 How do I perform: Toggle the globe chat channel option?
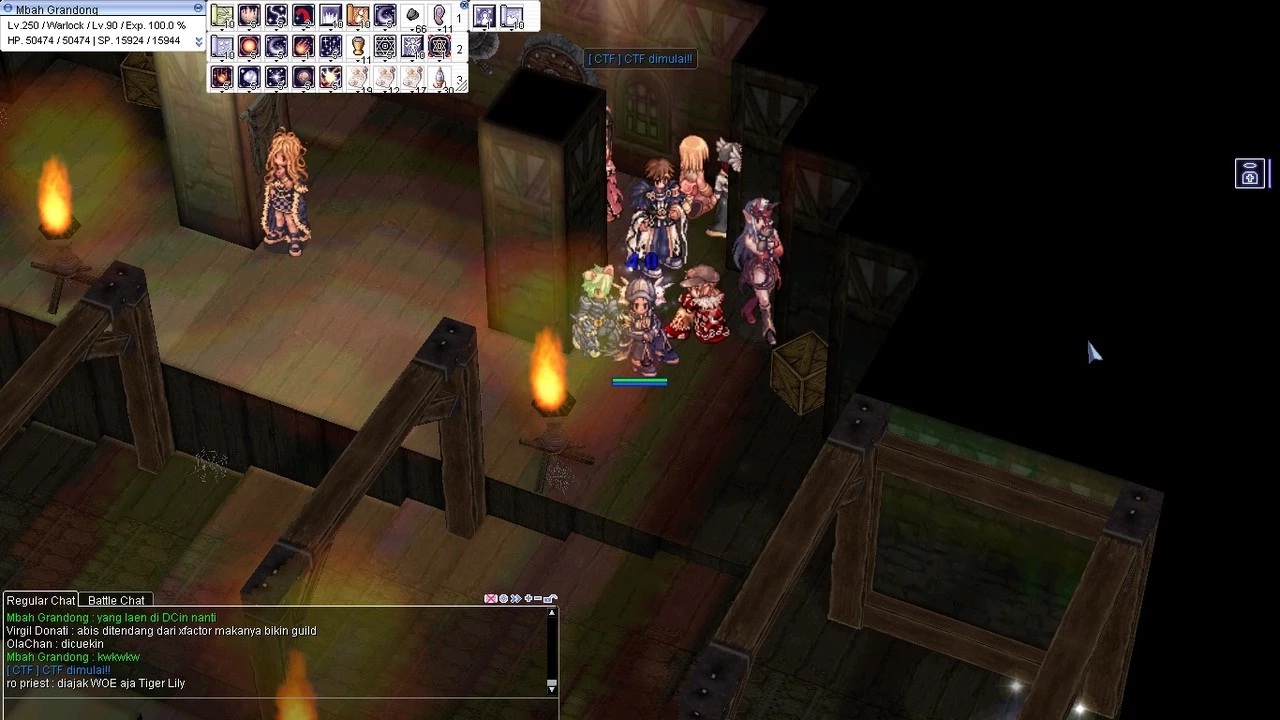tap(503, 598)
